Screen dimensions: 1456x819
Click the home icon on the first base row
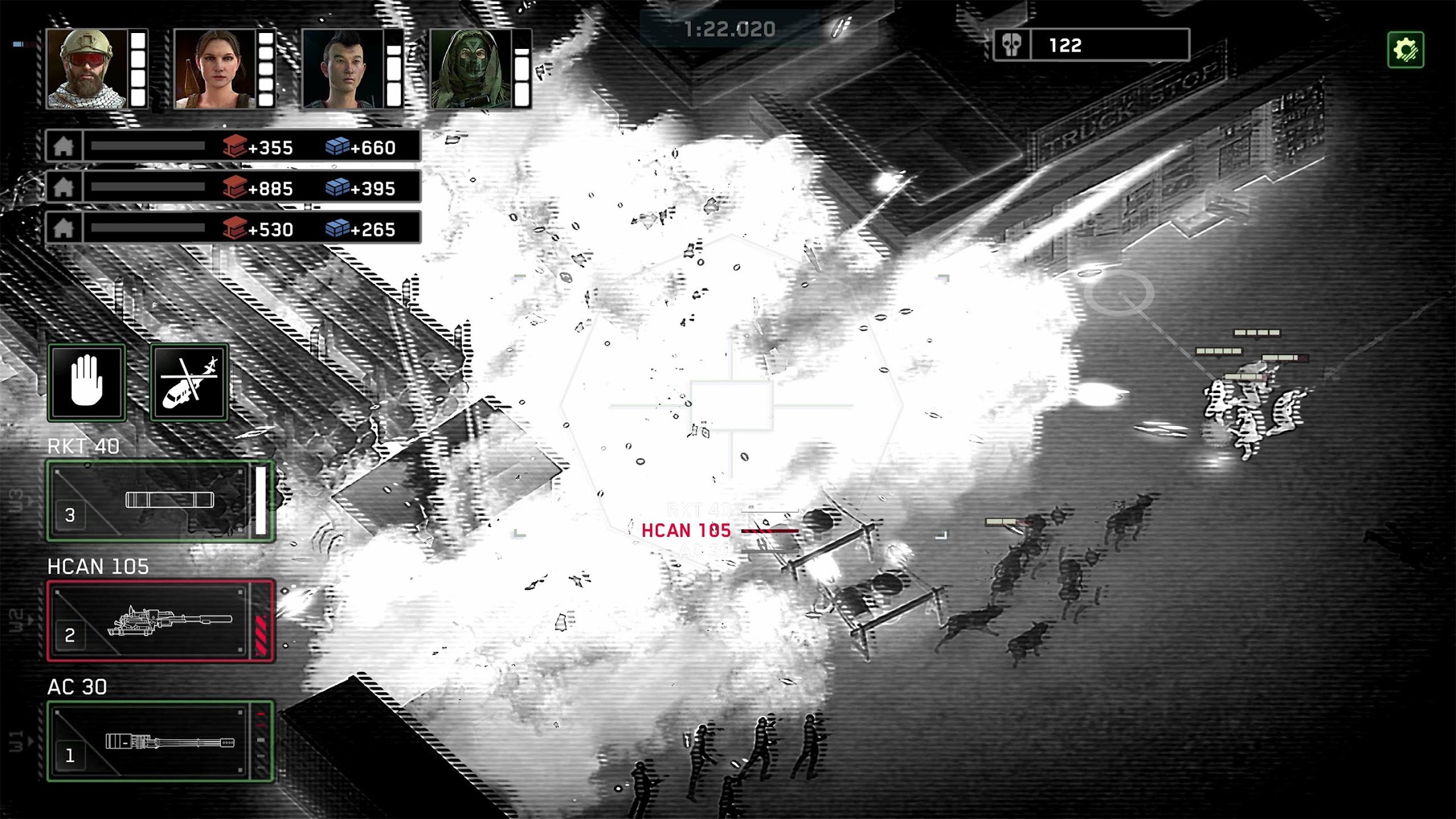point(63,149)
